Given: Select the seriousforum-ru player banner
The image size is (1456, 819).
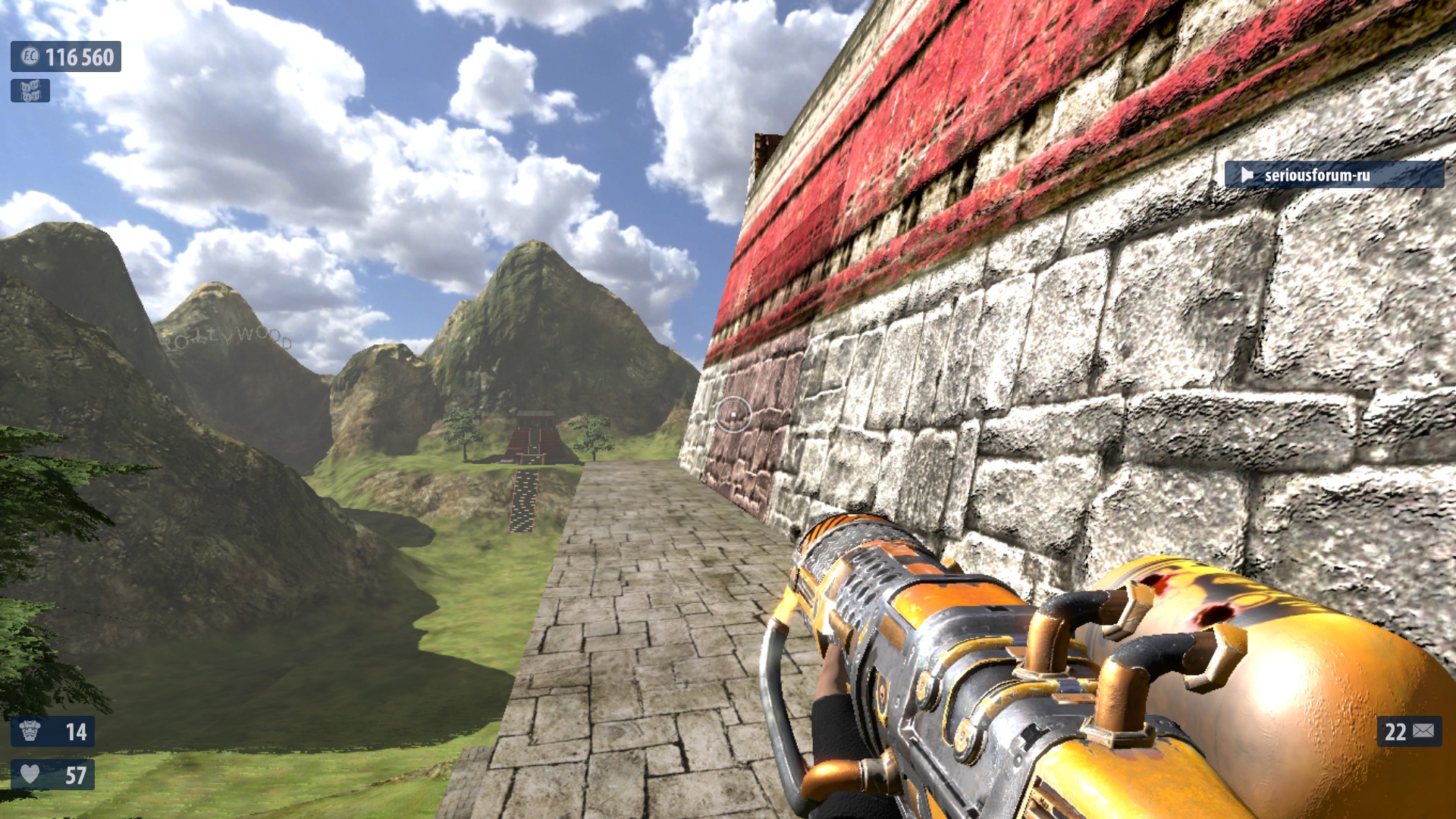Looking at the screenshot, I should [1333, 175].
